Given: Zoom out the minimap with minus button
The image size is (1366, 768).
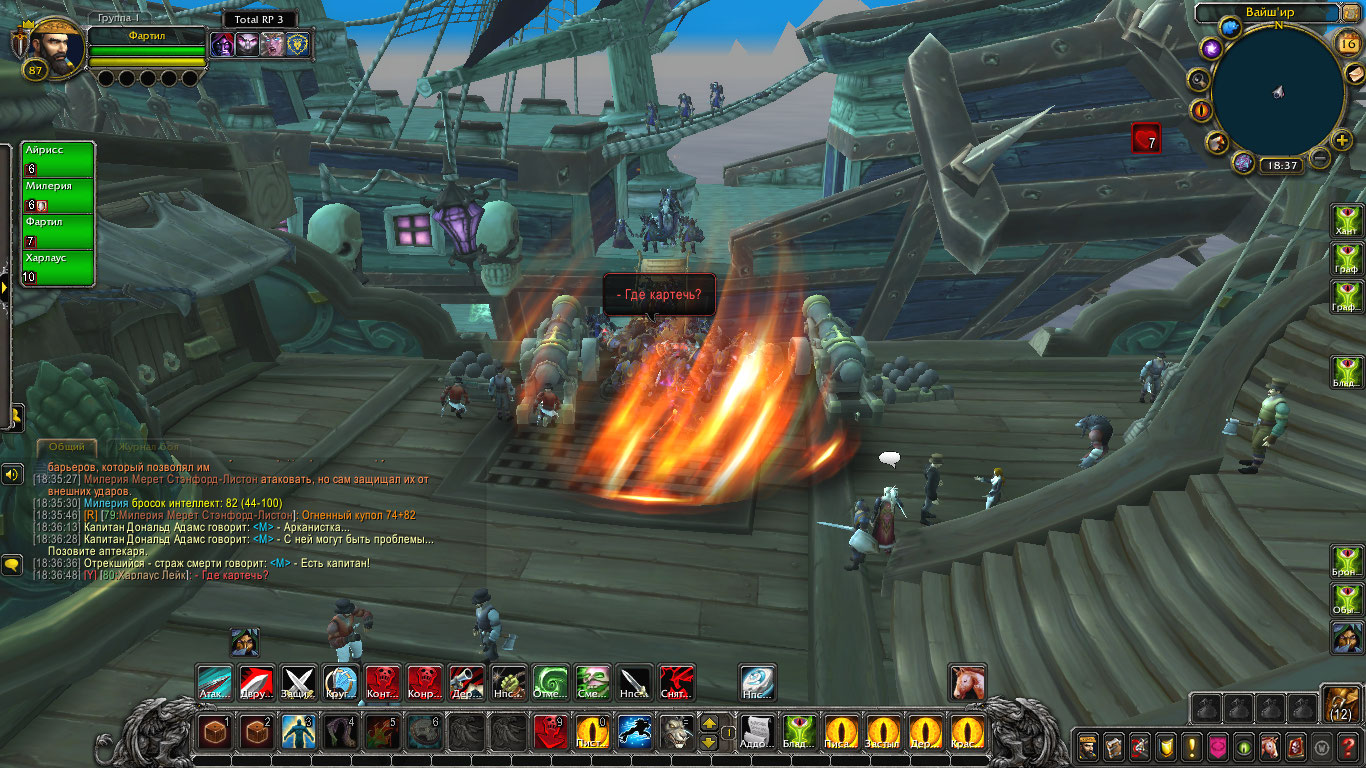Looking at the screenshot, I should 1320,158.
